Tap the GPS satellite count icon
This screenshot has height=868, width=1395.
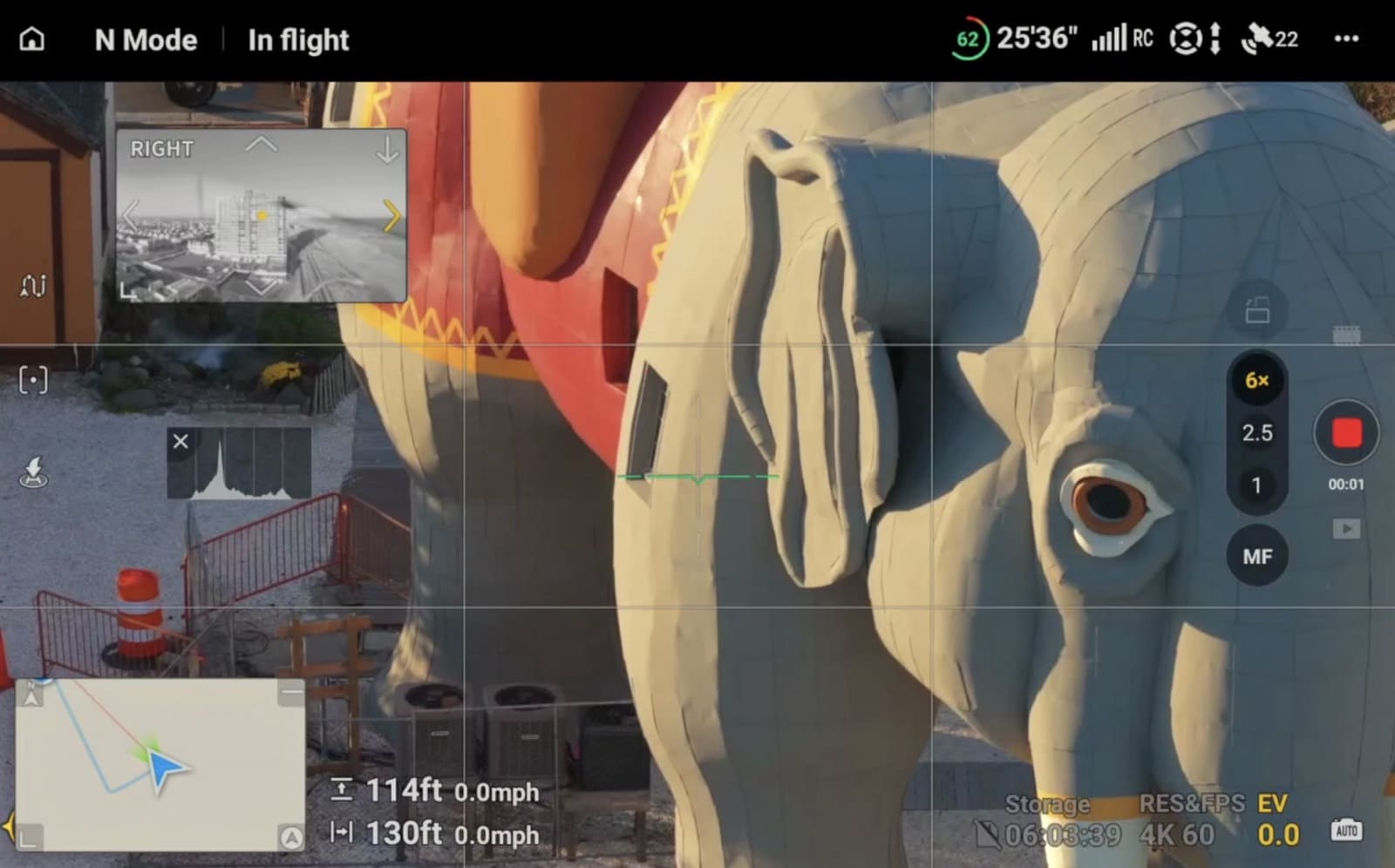(1262, 38)
